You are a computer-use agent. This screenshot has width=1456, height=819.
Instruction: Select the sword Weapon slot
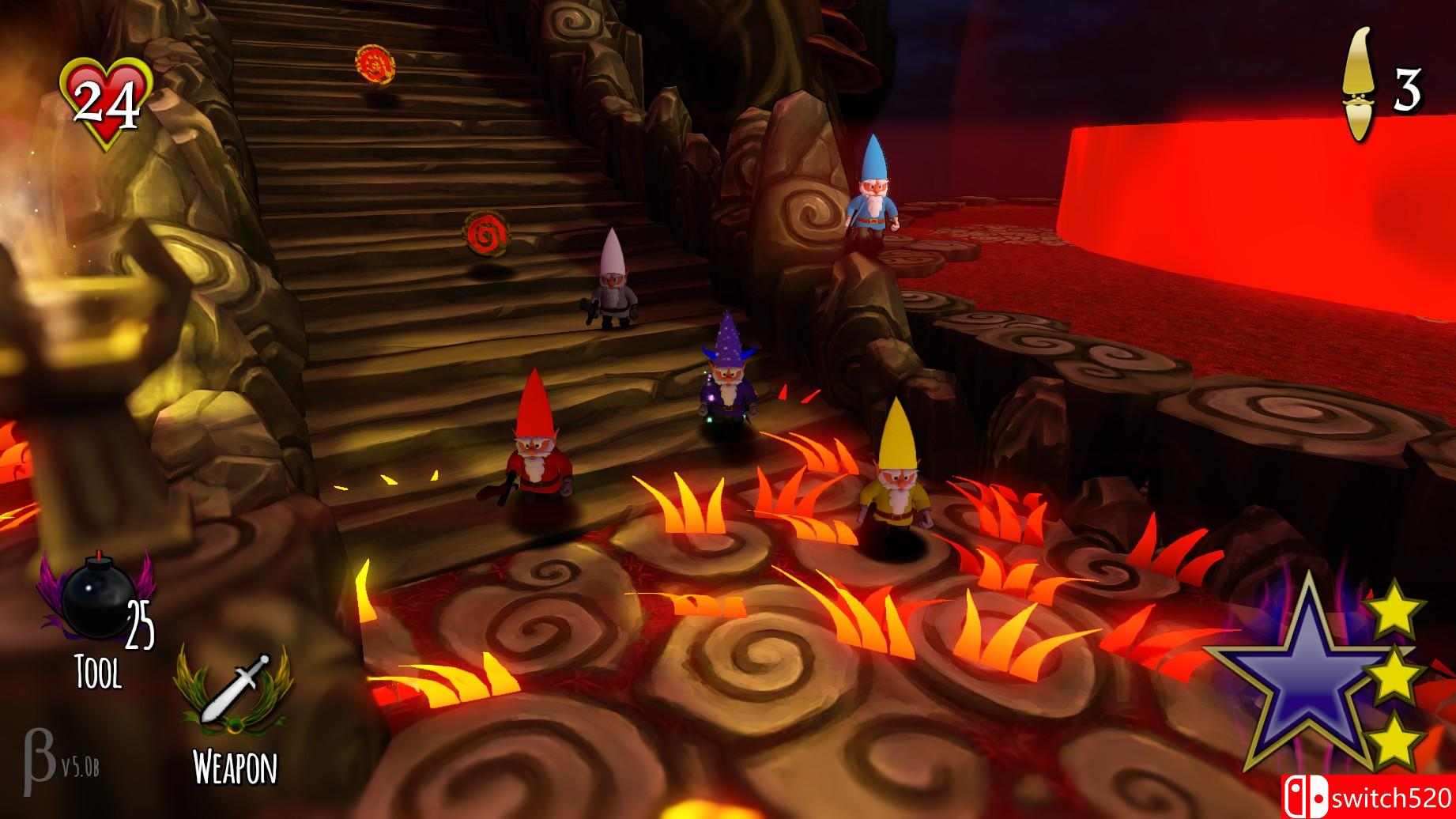coord(235,690)
